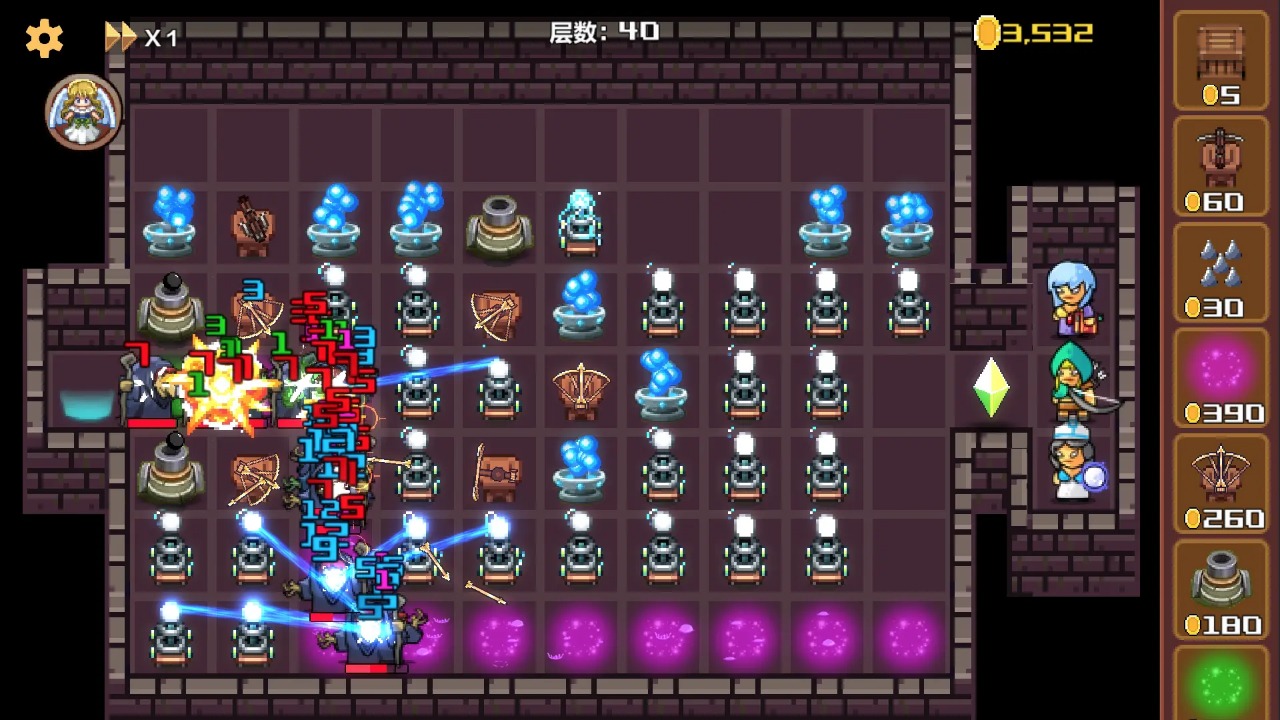Open the settings gear menu
This screenshot has height=720, width=1280.
click(42, 40)
